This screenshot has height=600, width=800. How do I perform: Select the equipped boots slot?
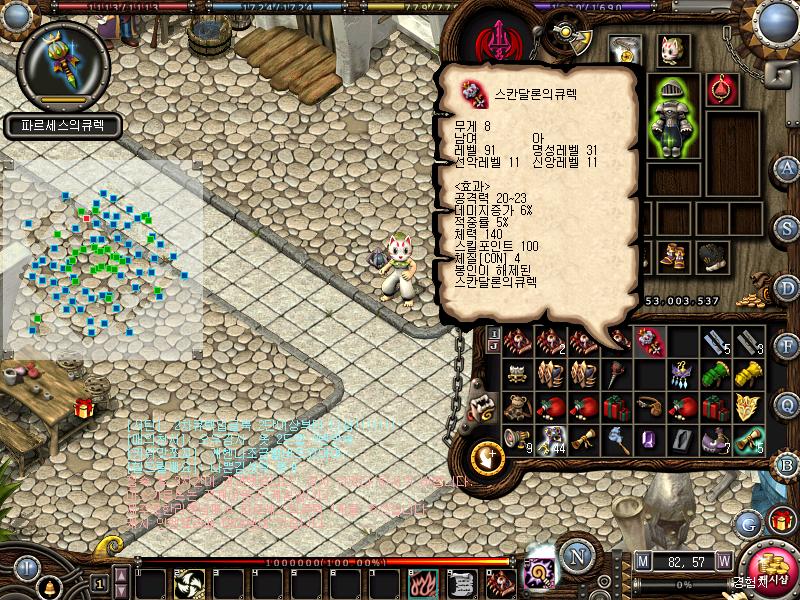tap(672, 256)
